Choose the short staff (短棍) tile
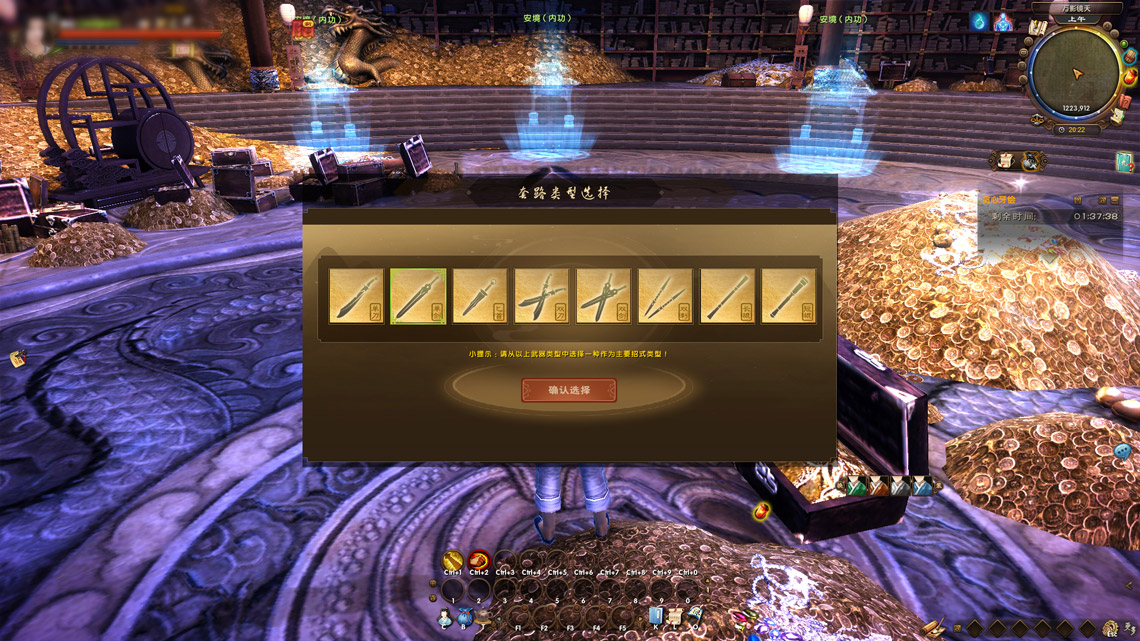 (x=788, y=296)
